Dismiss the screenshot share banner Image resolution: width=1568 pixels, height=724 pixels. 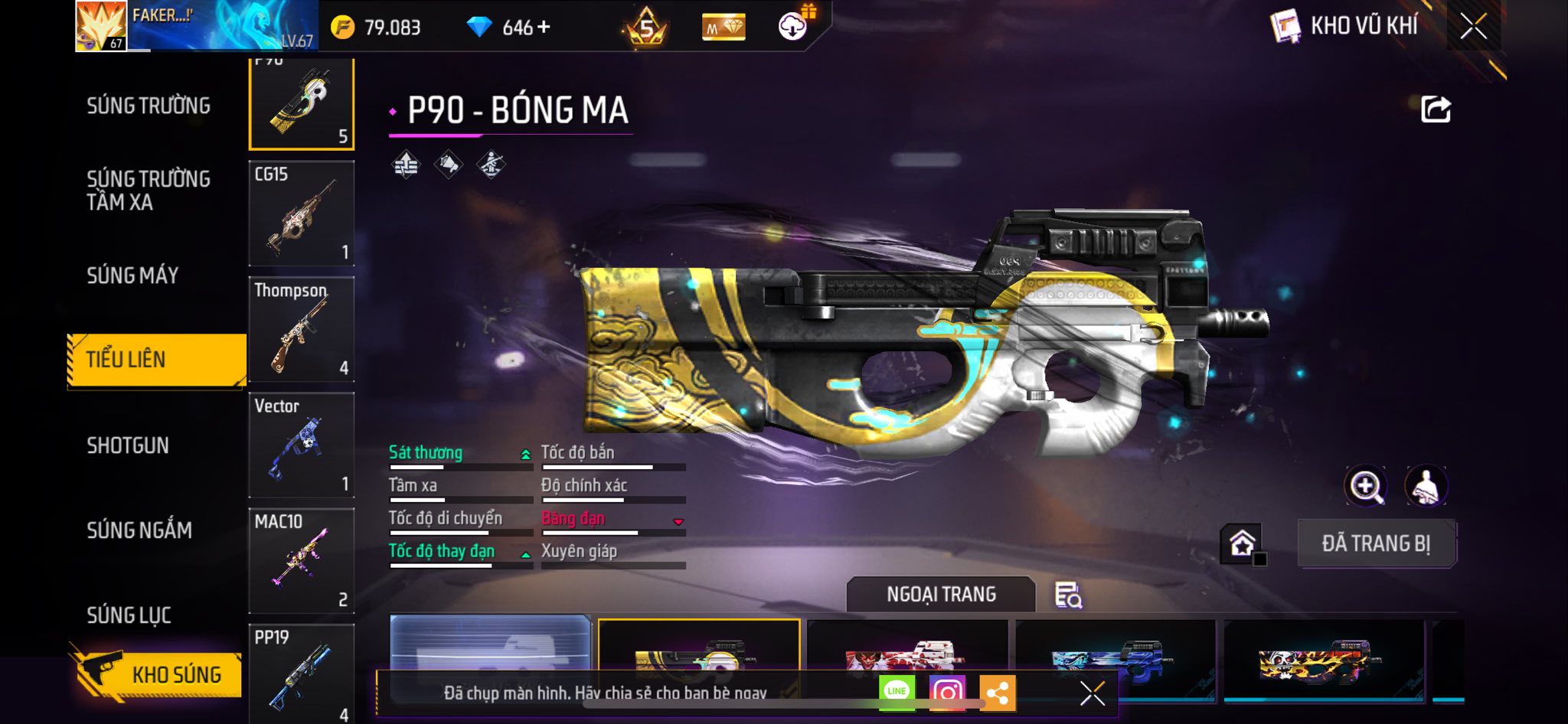[1093, 693]
